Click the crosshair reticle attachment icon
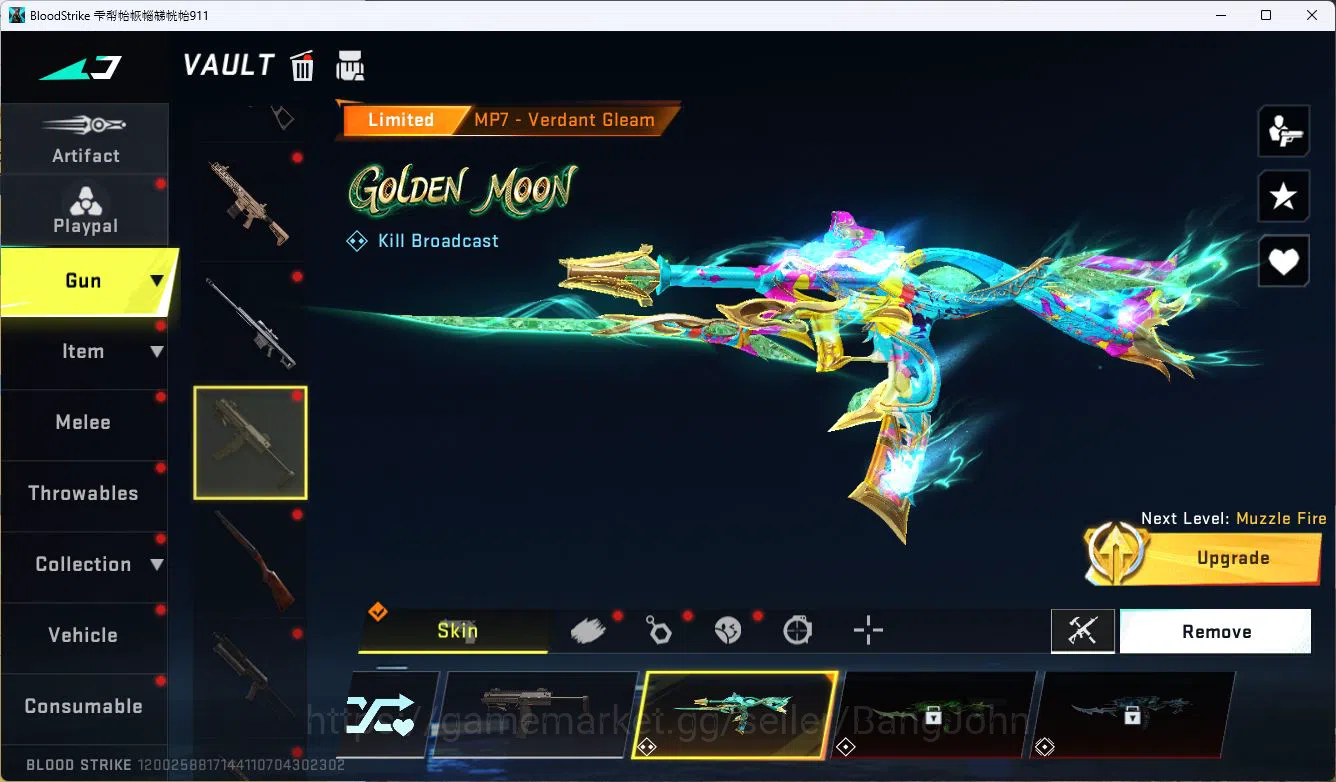 pyautogui.click(x=867, y=628)
